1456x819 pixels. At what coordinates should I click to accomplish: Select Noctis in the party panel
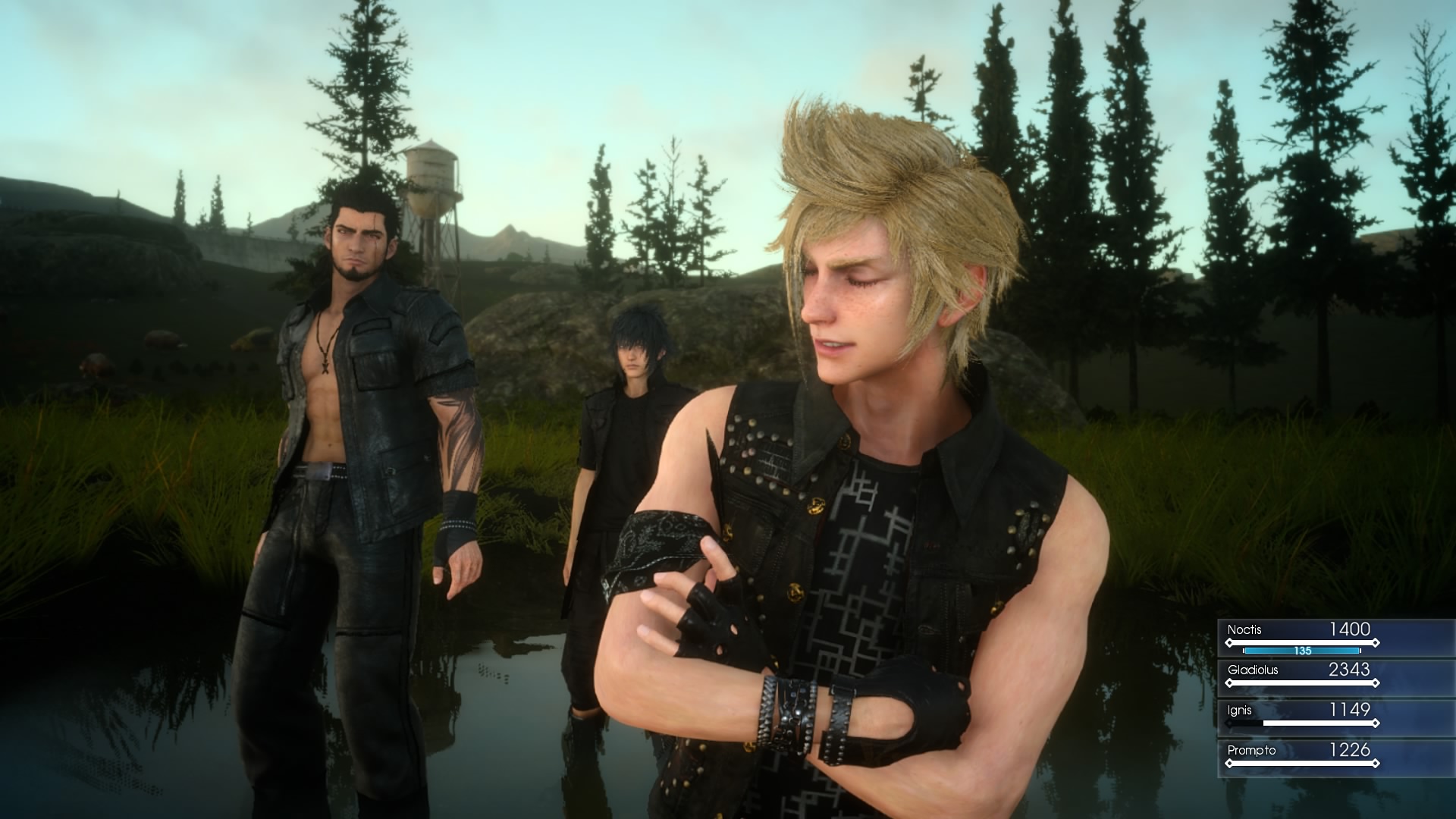point(1301,635)
